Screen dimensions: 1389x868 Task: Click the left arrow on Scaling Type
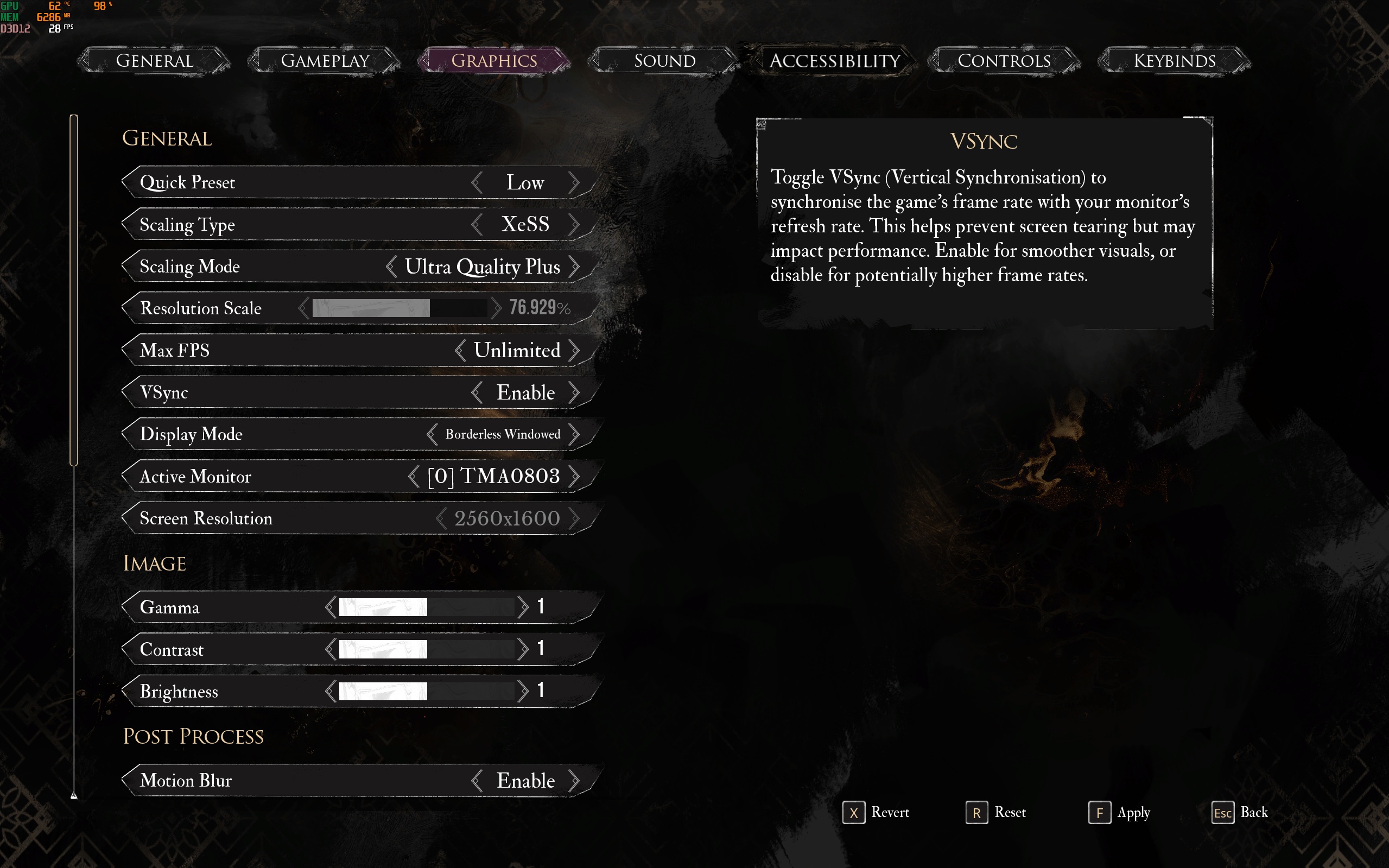point(477,224)
